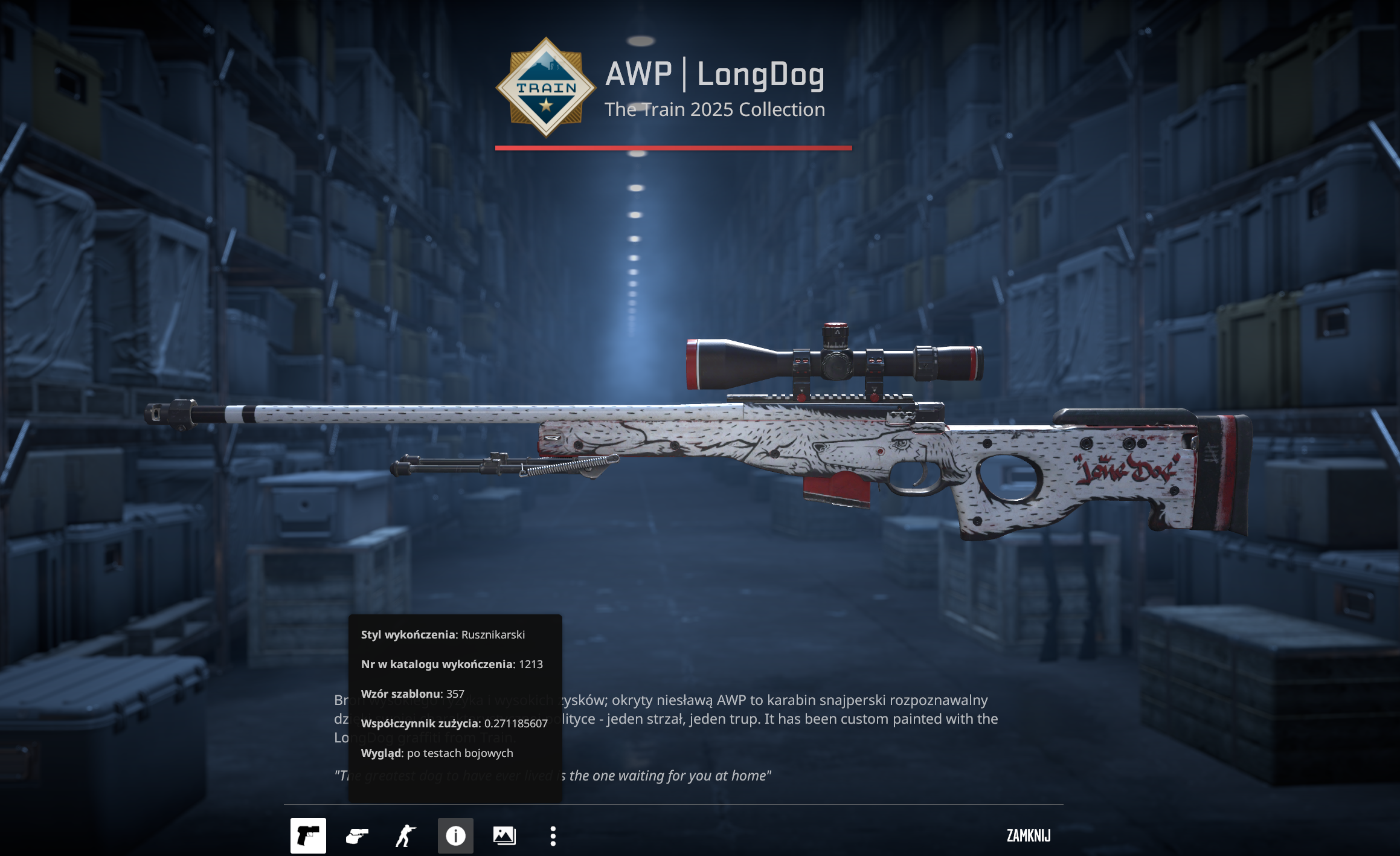Screen dimensions: 1400x856
Task: Select the pistol weapon-only view icon
Action: pos(308,835)
